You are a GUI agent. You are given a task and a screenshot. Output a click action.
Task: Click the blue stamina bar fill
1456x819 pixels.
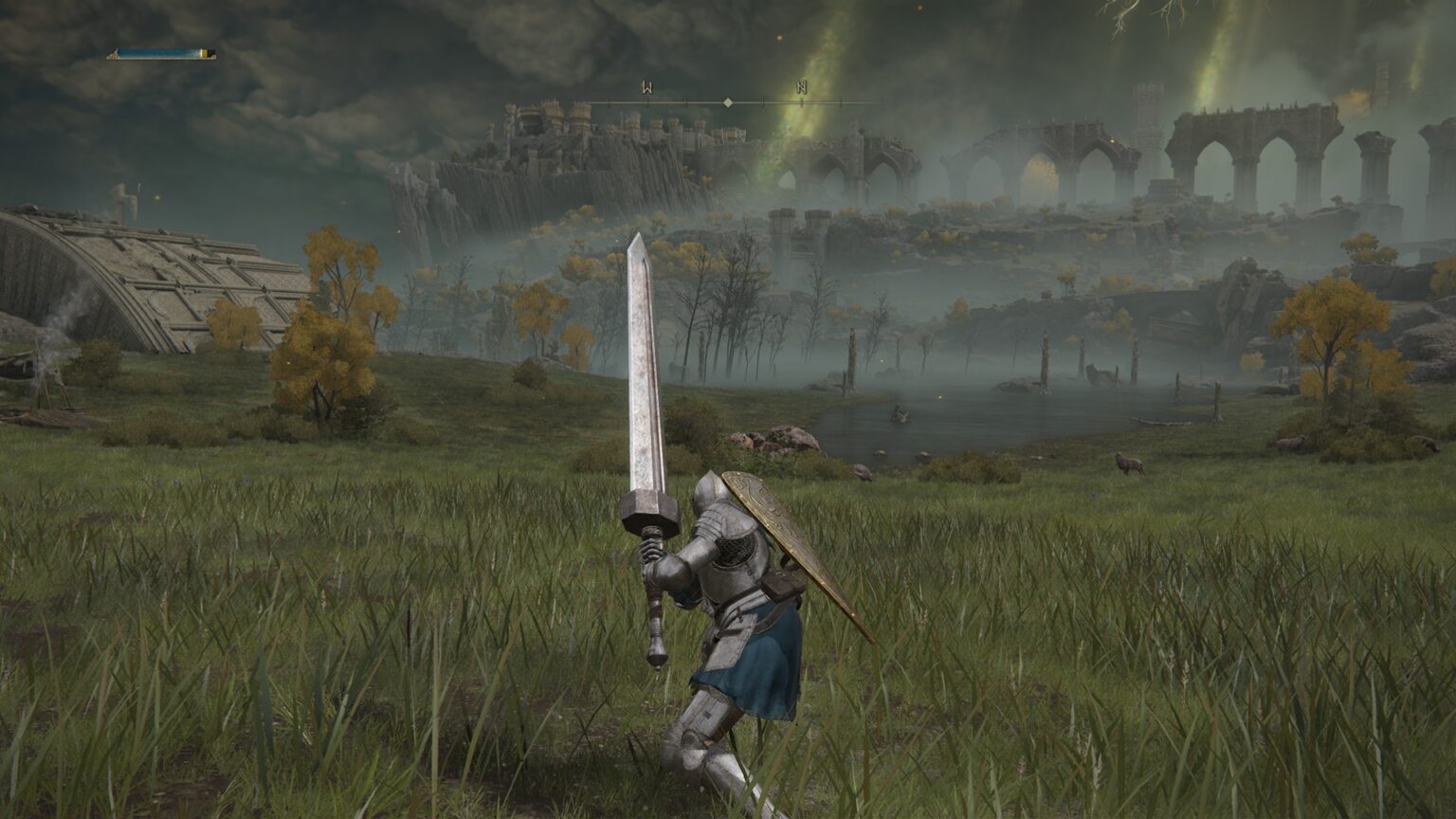pos(156,52)
